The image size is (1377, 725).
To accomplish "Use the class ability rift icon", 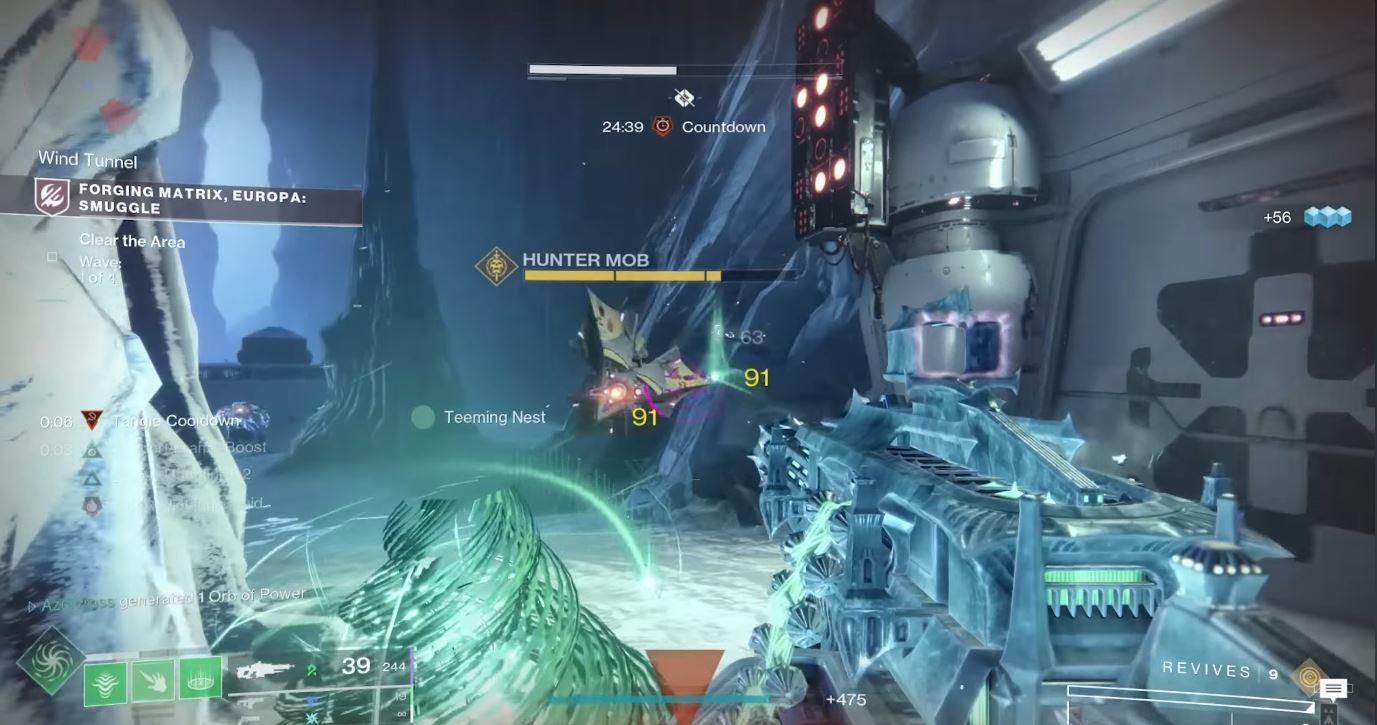I will point(200,680).
